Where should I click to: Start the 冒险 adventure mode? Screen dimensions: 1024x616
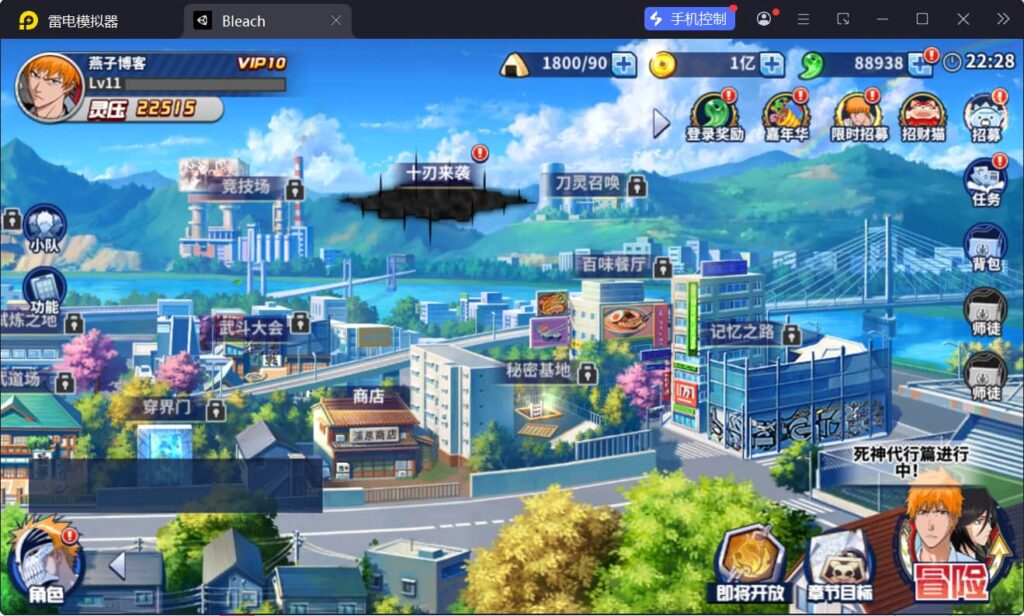tap(950, 557)
